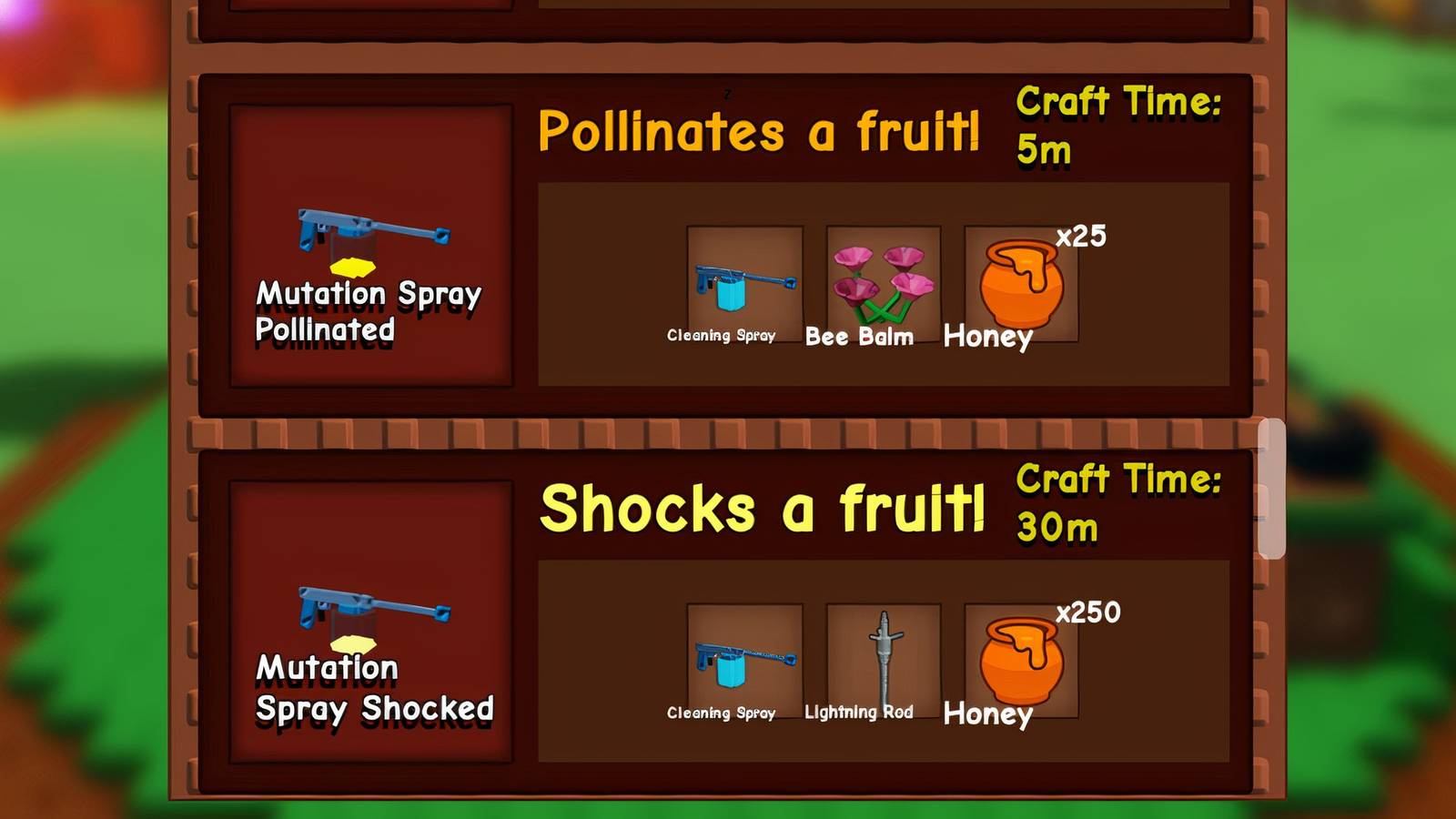1456x819 pixels.
Task: Open the Mutation Spray Shocked recipe card
Action: (719, 619)
